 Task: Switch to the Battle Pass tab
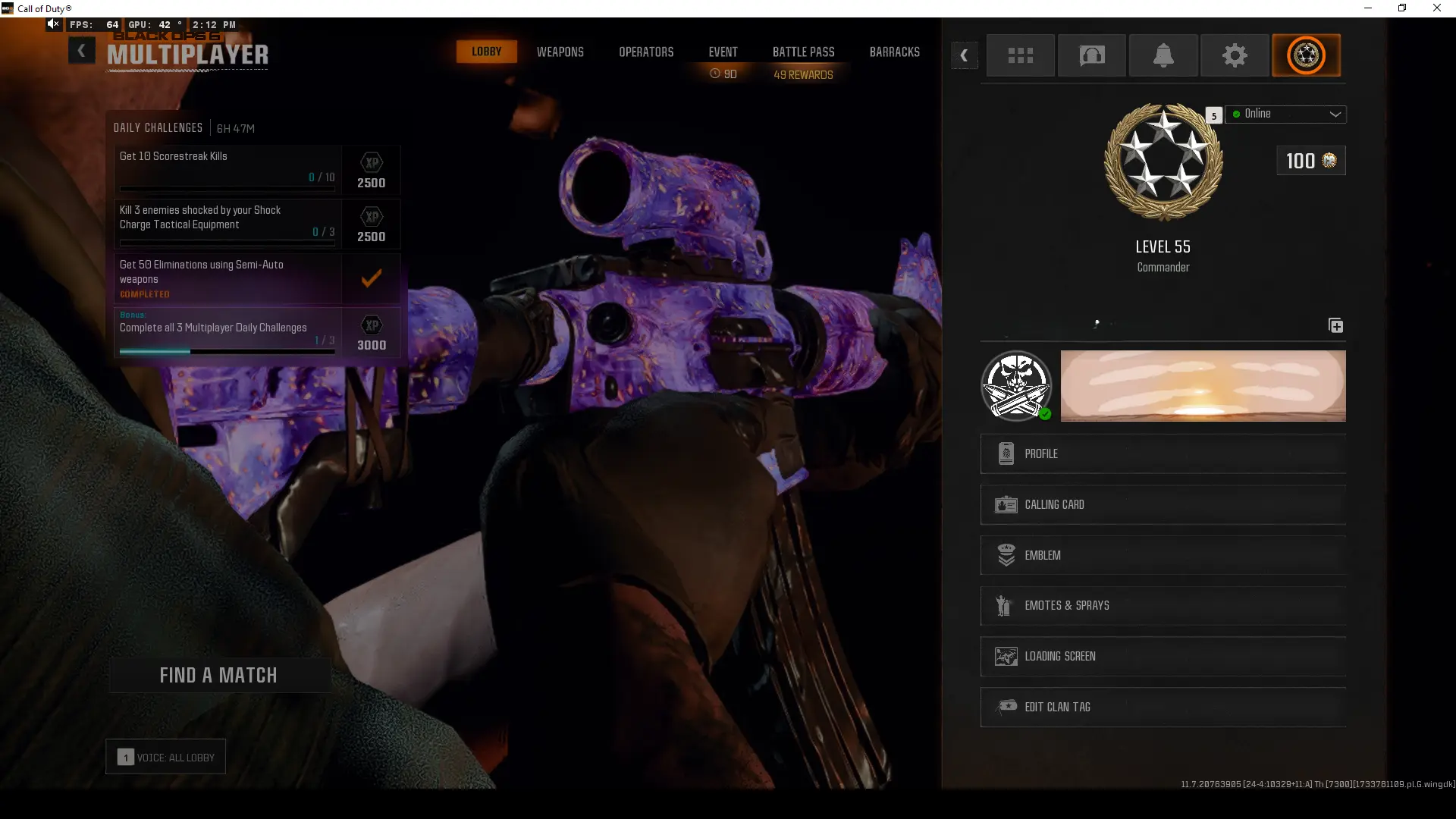point(803,52)
